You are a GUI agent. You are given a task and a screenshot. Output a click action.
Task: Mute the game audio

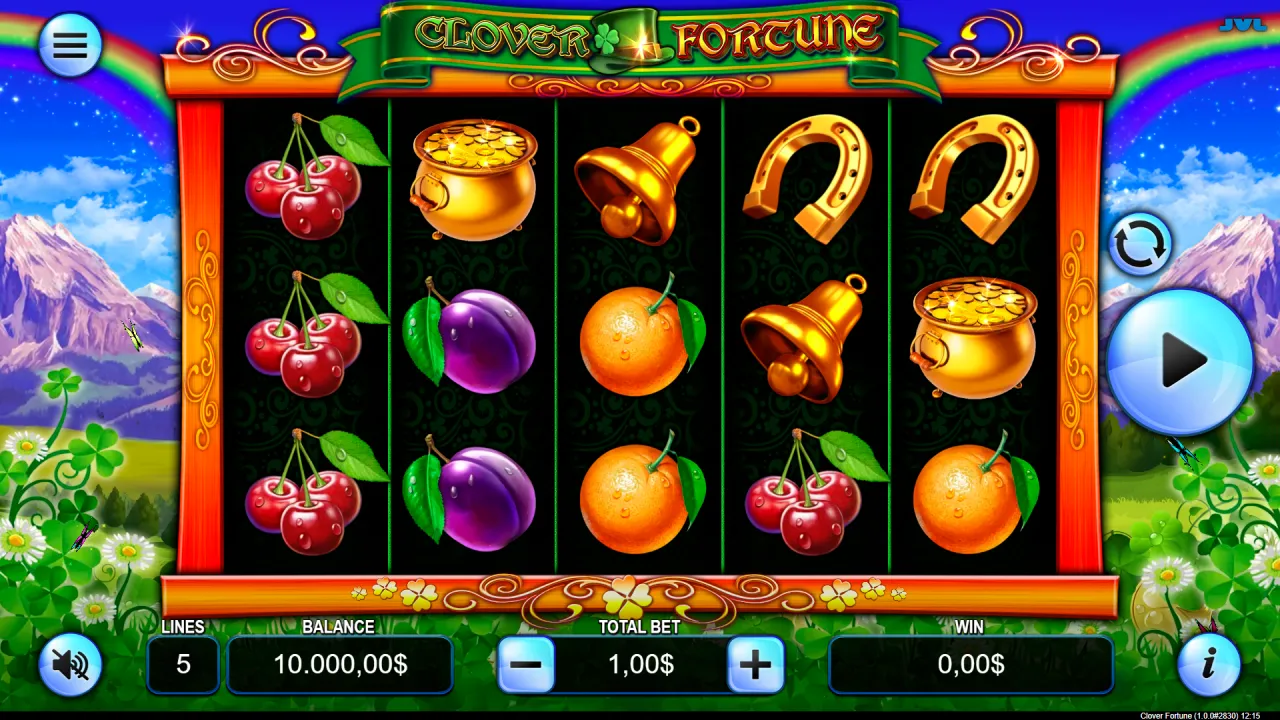(70, 664)
